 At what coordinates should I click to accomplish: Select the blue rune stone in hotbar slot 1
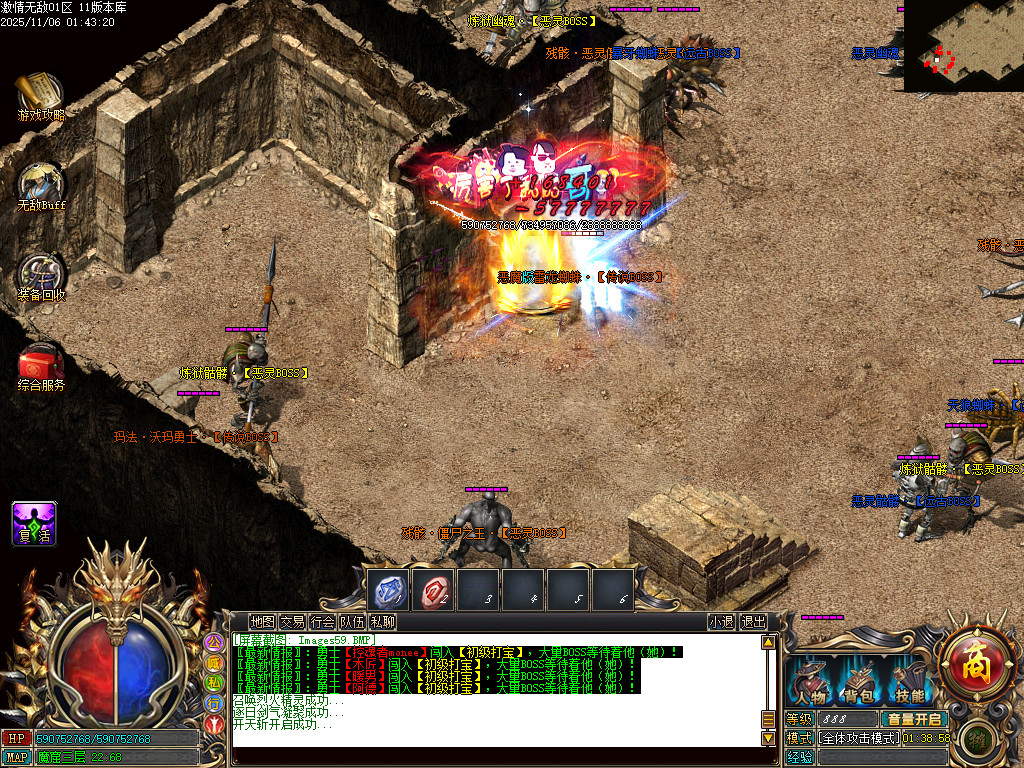[389, 590]
